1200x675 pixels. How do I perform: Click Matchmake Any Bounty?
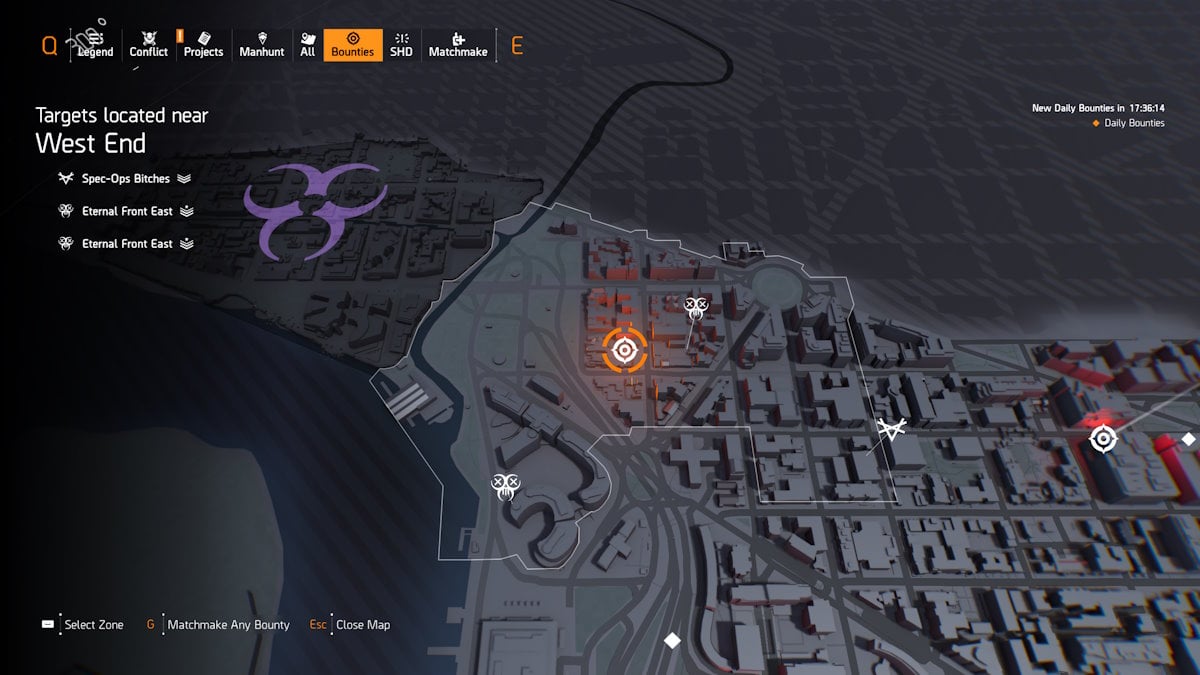click(228, 625)
